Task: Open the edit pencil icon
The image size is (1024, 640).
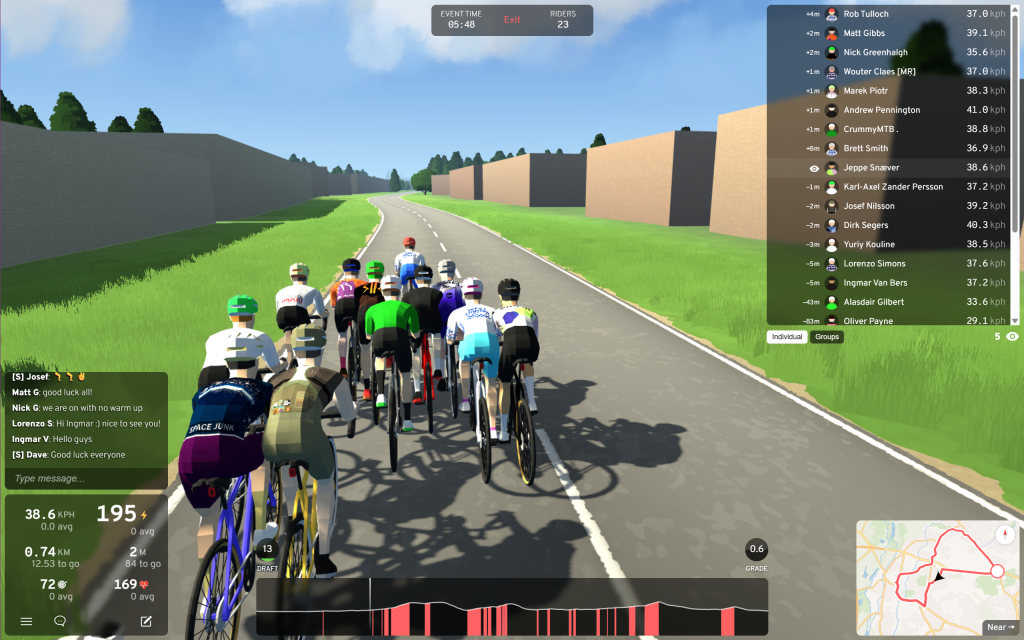Action: click(x=146, y=621)
